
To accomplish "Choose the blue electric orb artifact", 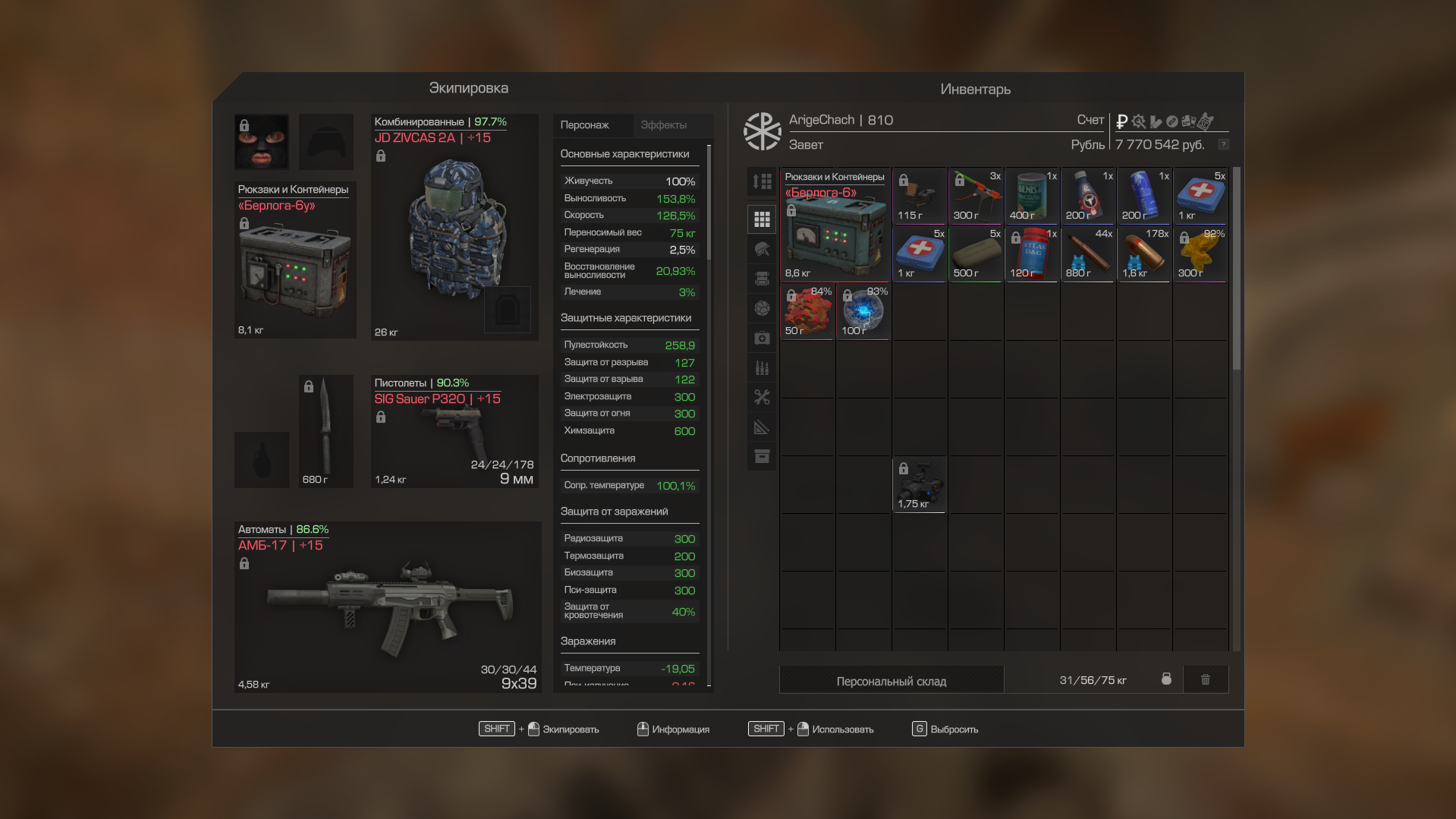I will click(863, 311).
